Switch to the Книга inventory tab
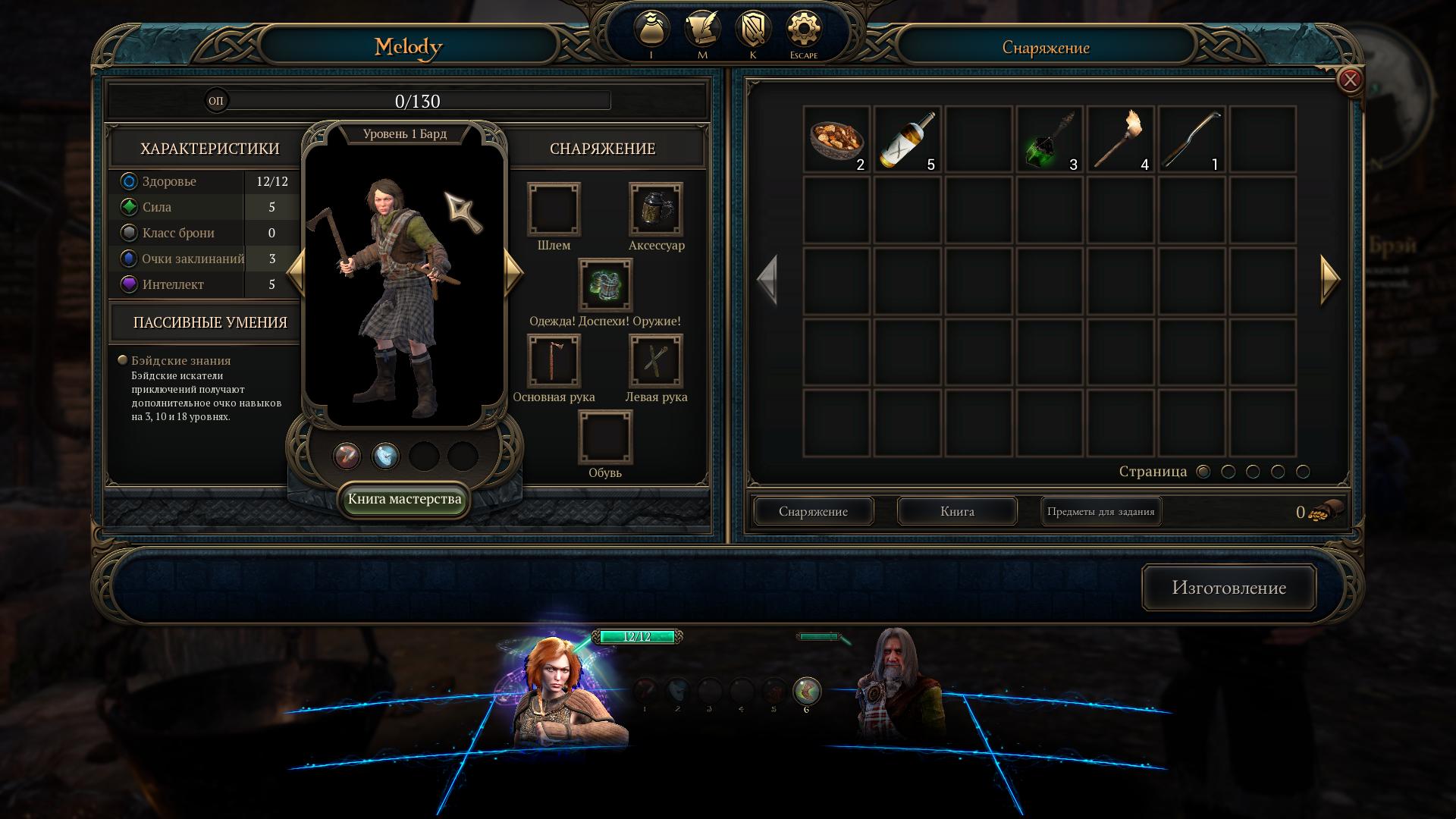Screen dimensions: 1456x819 tap(957, 512)
